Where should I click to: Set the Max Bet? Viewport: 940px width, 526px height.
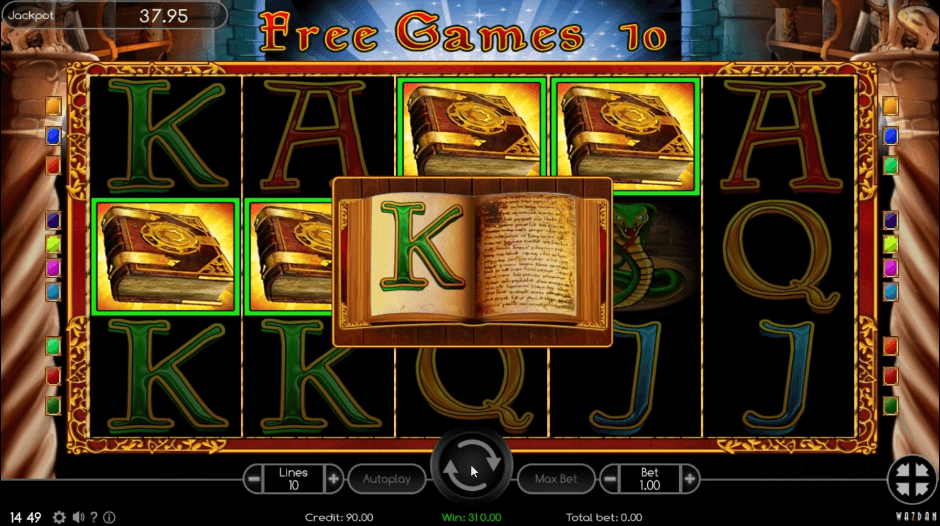click(x=555, y=479)
